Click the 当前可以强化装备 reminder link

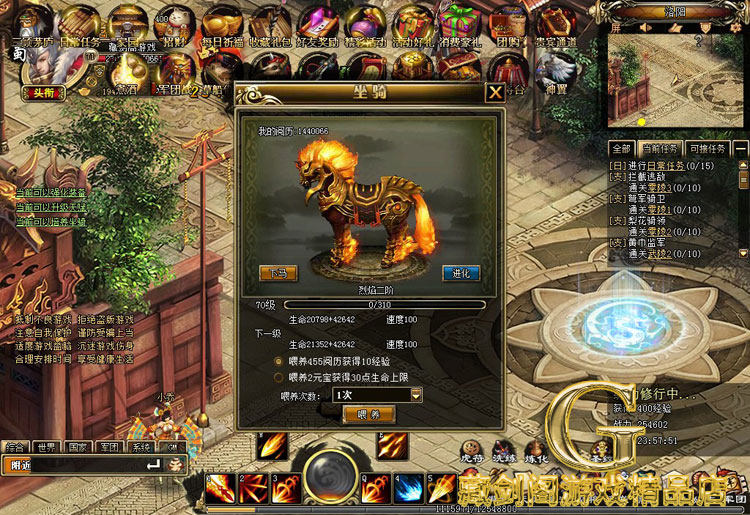(x=51, y=192)
